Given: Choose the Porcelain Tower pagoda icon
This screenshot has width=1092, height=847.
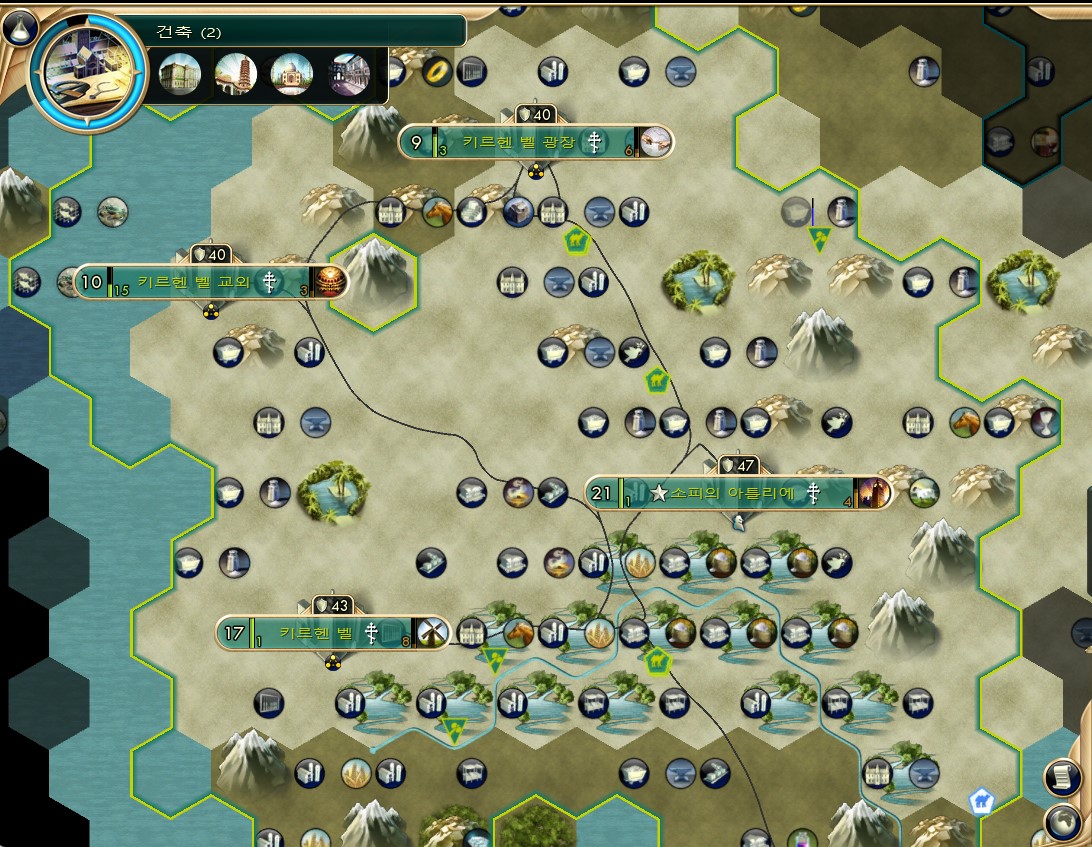Looking at the screenshot, I should (236, 74).
